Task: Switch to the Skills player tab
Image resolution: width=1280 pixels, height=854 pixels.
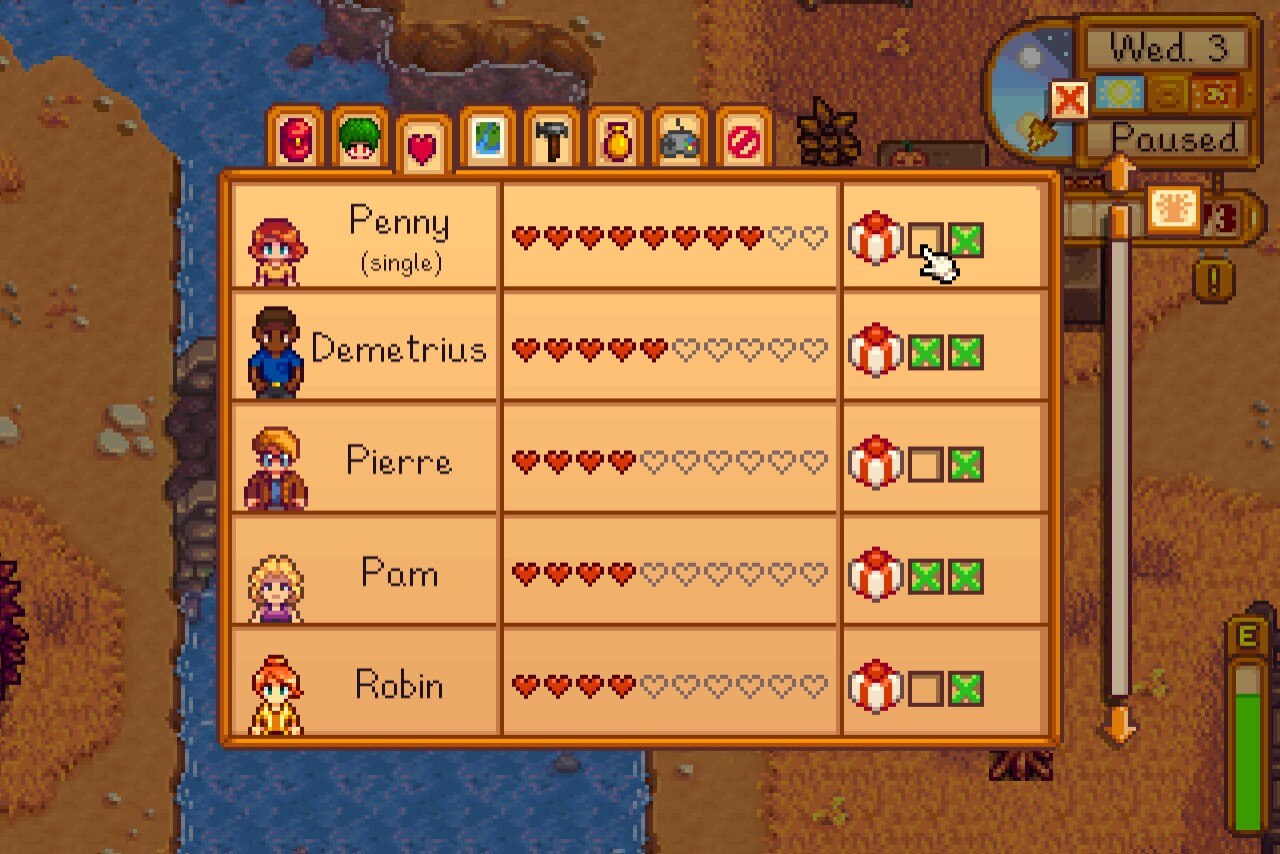Action: [359, 140]
